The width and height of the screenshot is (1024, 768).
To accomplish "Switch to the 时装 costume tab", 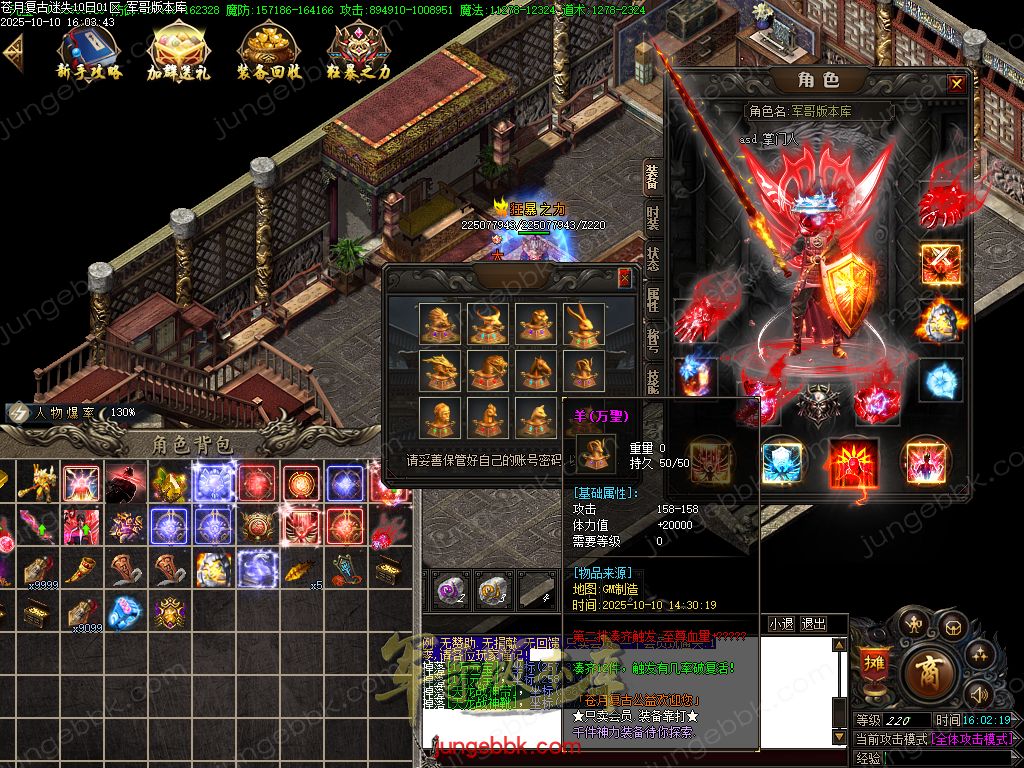I will pyautogui.click(x=652, y=217).
